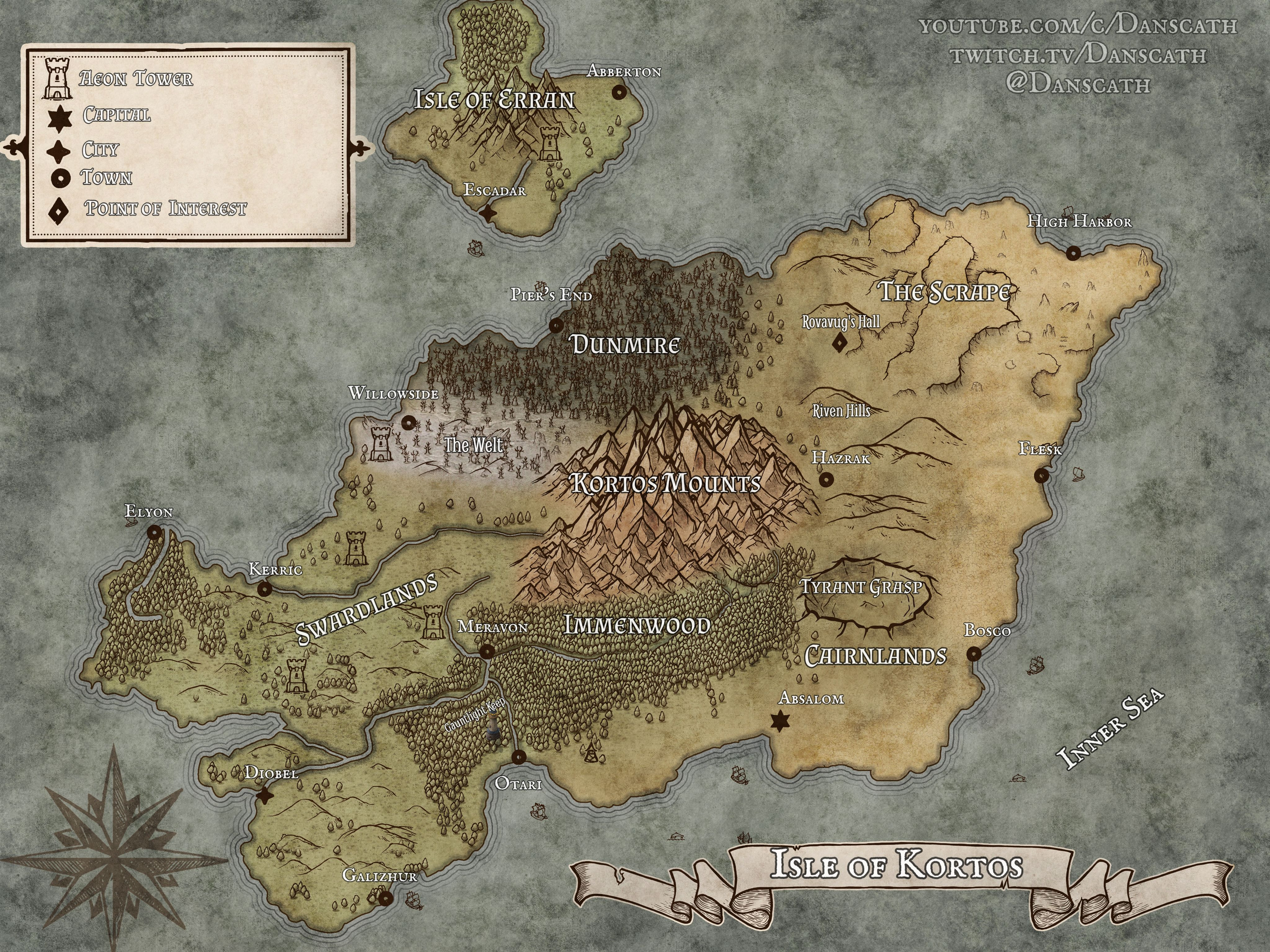
Task: Select the Point of Interest legend entry
Action: (165, 208)
